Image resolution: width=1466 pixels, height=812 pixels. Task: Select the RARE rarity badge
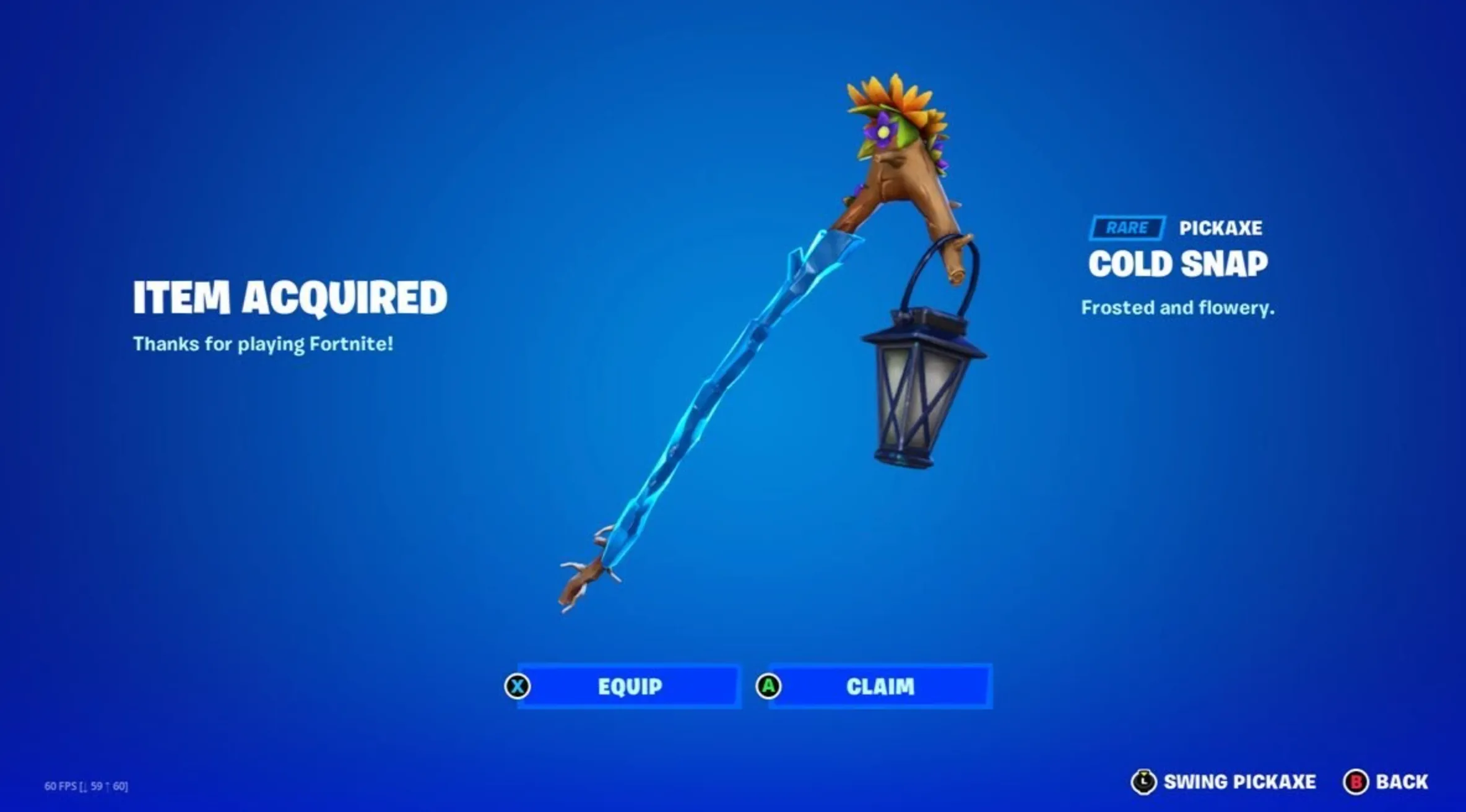1127,228
